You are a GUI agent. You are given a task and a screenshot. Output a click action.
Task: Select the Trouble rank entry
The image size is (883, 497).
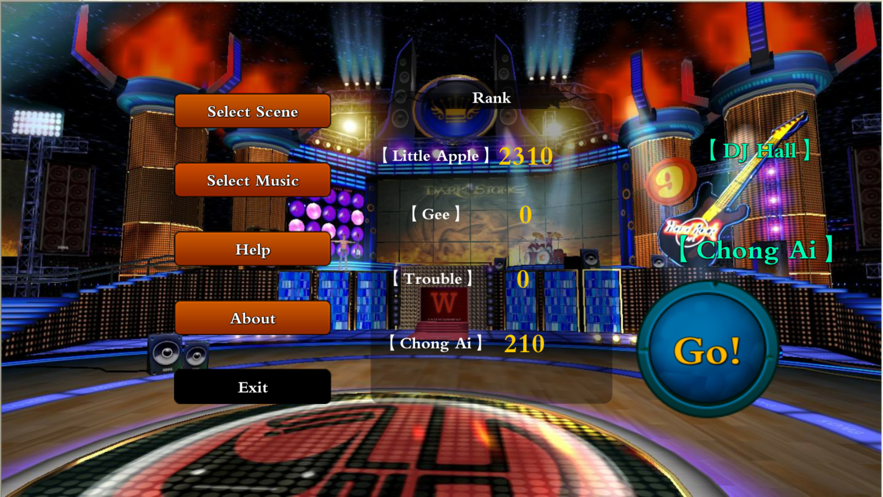[x=432, y=279]
